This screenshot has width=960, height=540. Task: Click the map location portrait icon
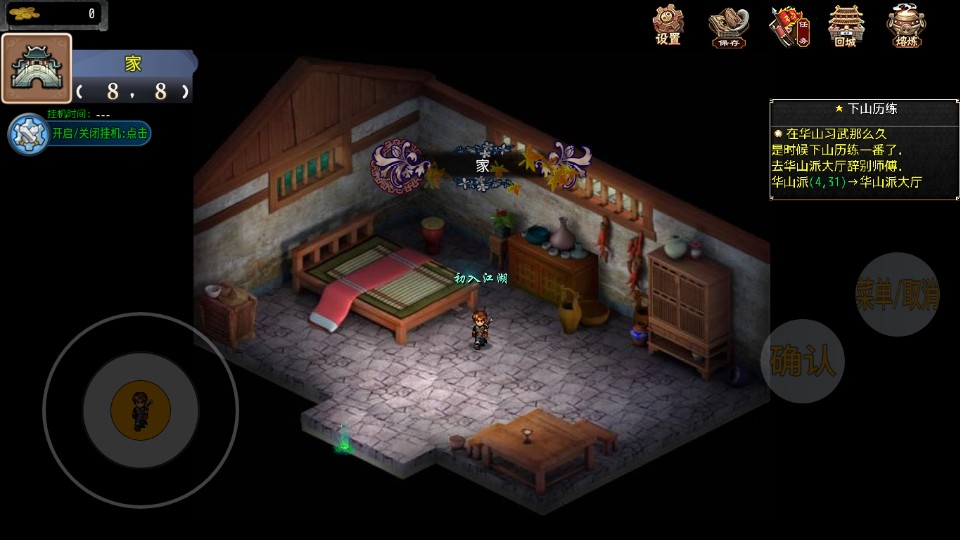click(x=36, y=69)
